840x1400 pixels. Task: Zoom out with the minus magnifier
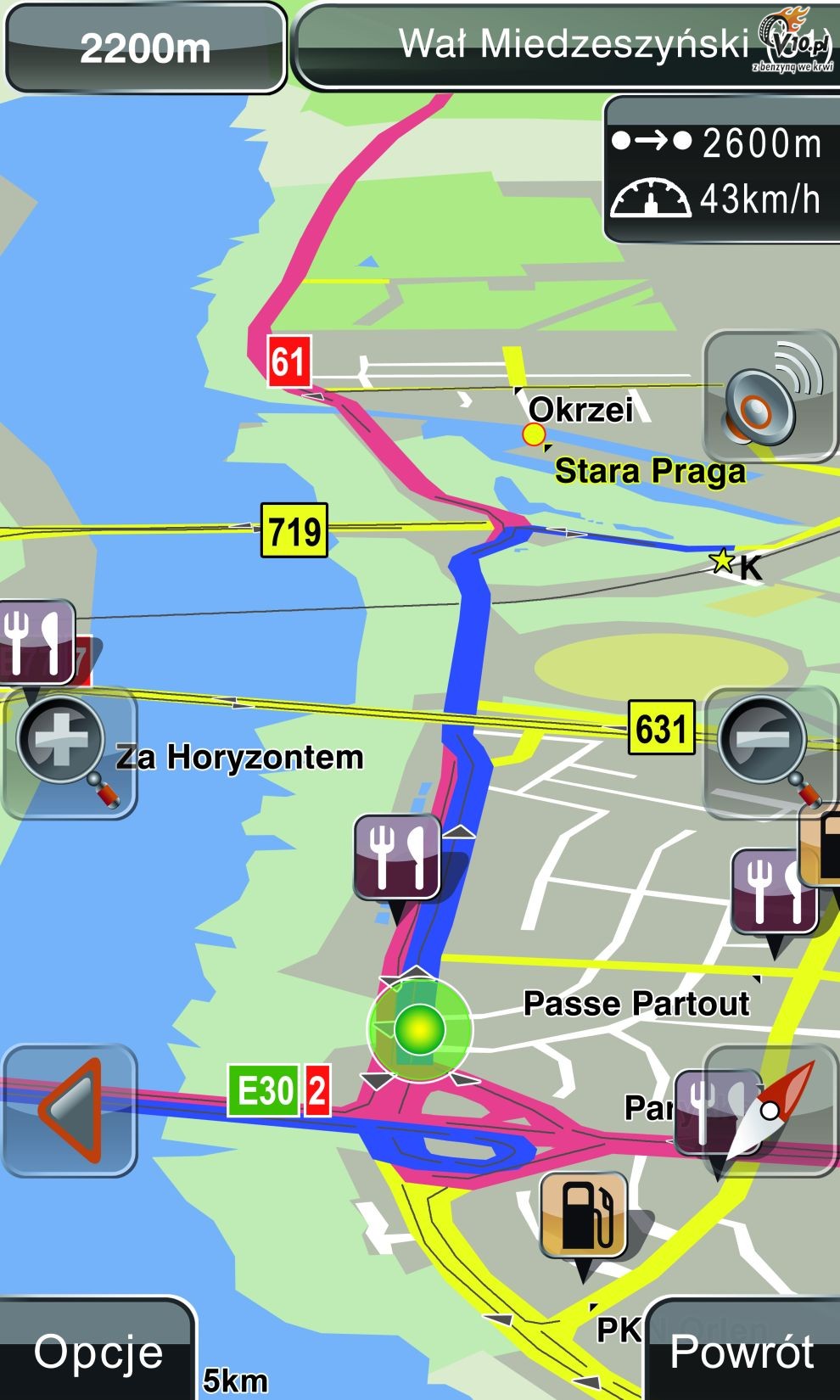[769, 751]
